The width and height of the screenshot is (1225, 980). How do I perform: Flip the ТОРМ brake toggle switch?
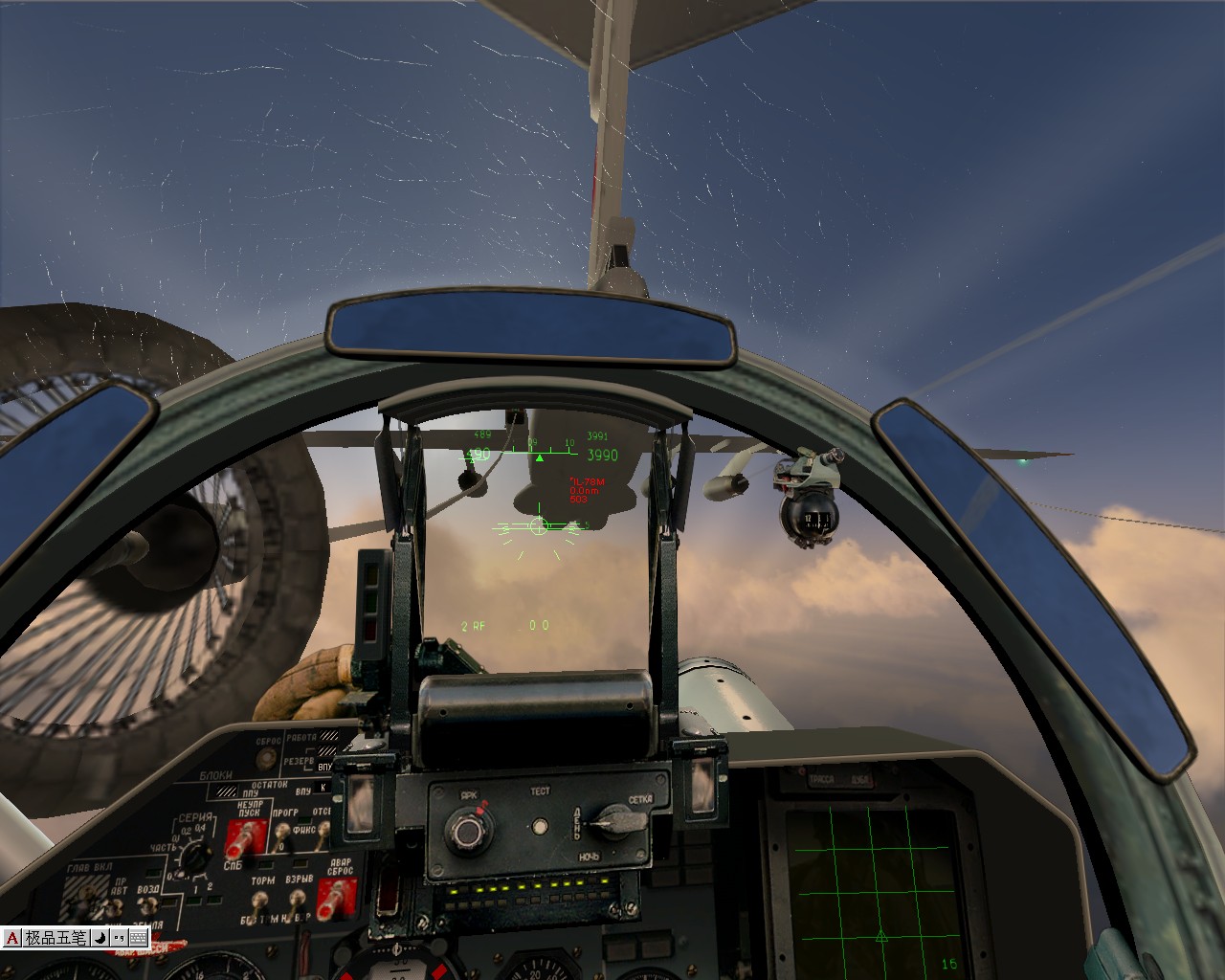(x=260, y=900)
